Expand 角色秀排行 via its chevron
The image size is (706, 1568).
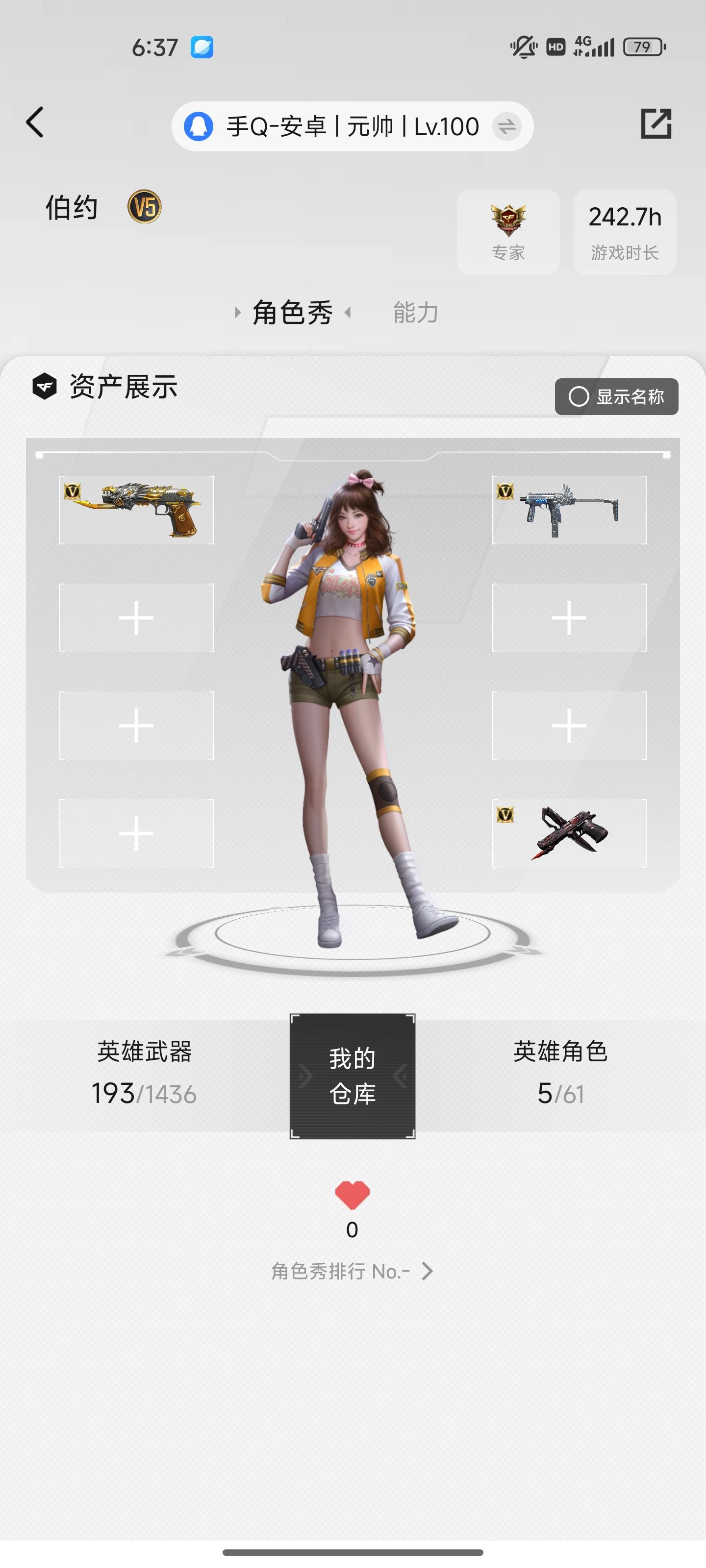pyautogui.click(x=428, y=1271)
